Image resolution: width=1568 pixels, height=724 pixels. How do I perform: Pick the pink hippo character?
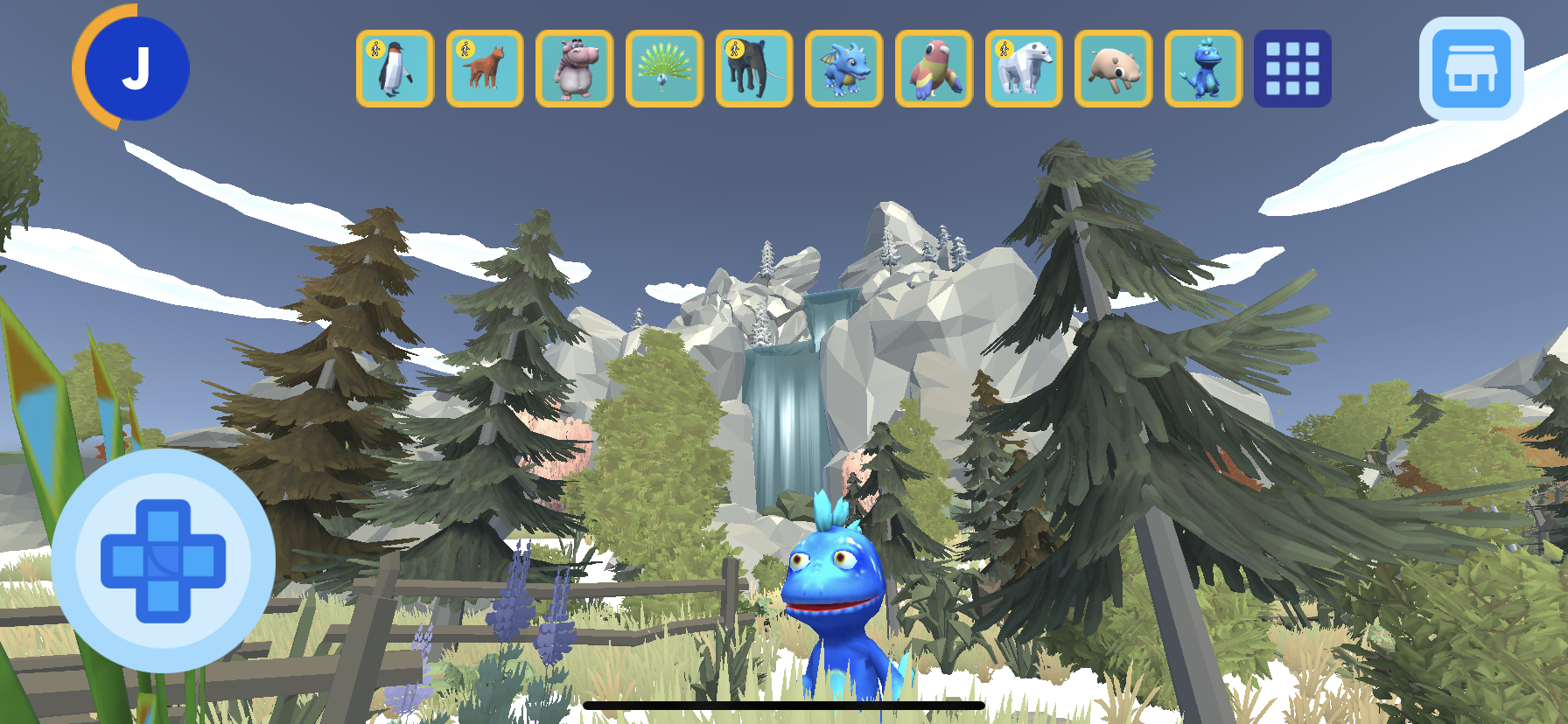point(574,69)
